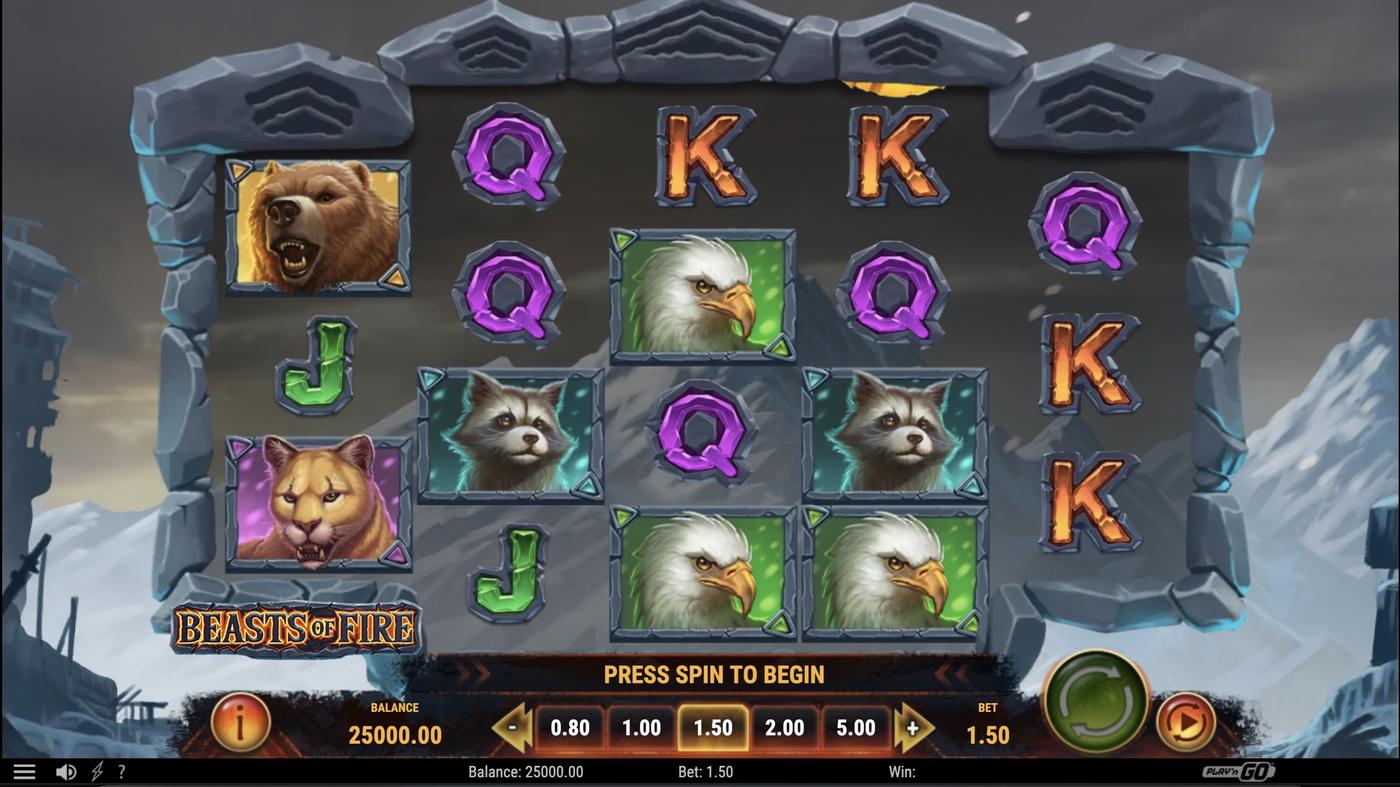Select the 5.00 bet amount
The image size is (1400, 787).
(x=855, y=727)
